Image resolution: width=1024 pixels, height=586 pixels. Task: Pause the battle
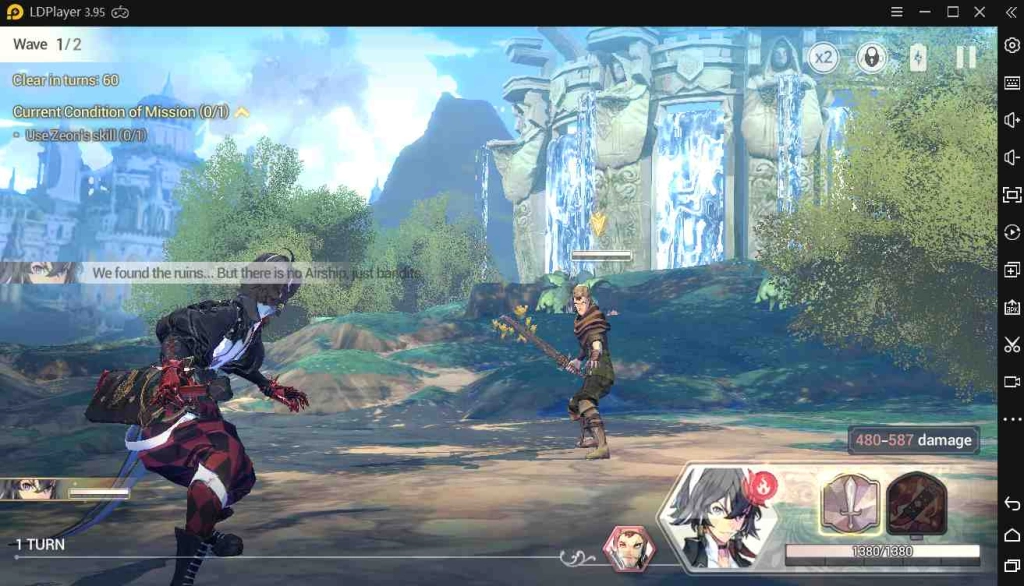[965, 58]
